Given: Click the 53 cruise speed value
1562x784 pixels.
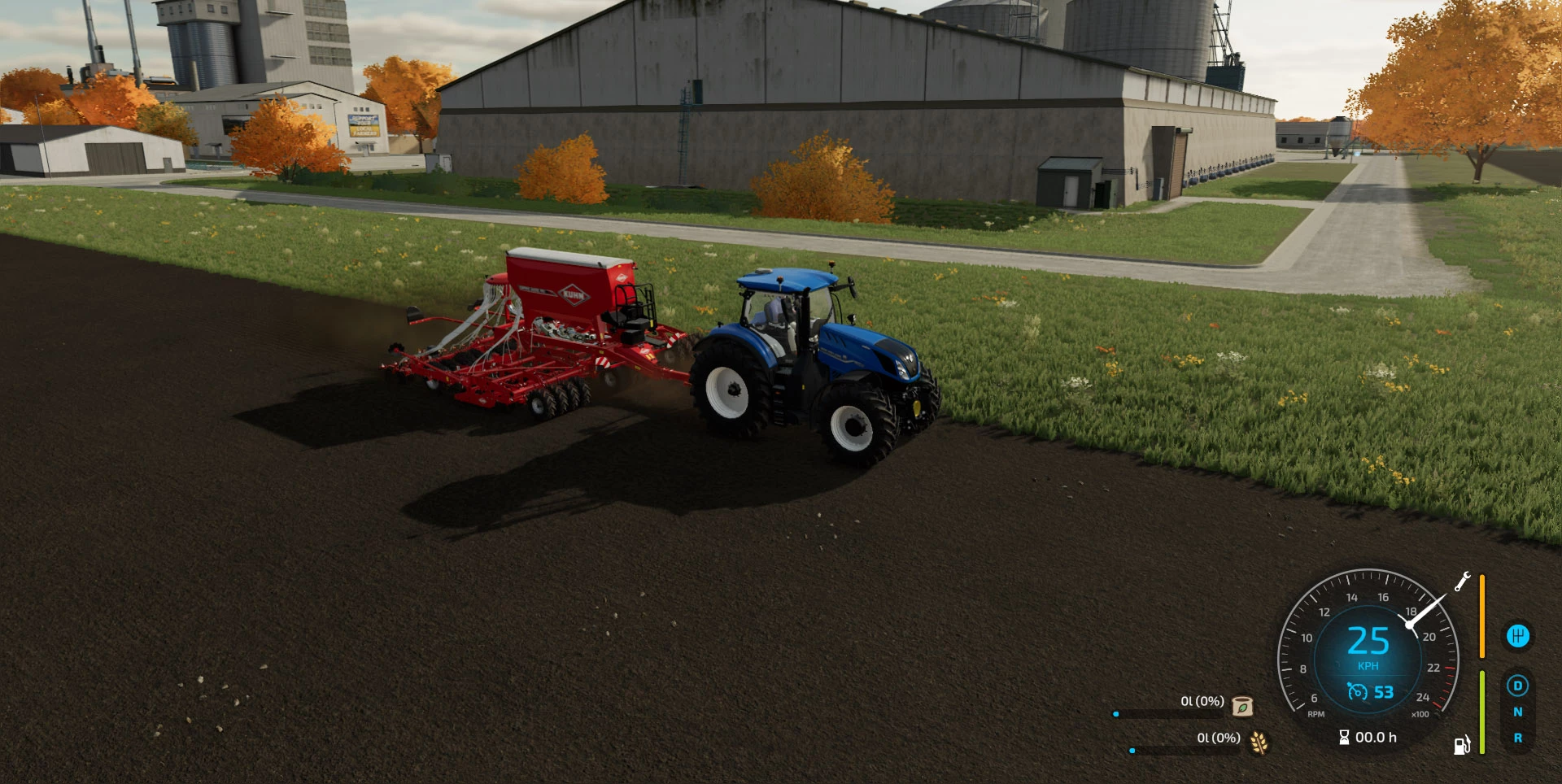Looking at the screenshot, I should 1383,692.
